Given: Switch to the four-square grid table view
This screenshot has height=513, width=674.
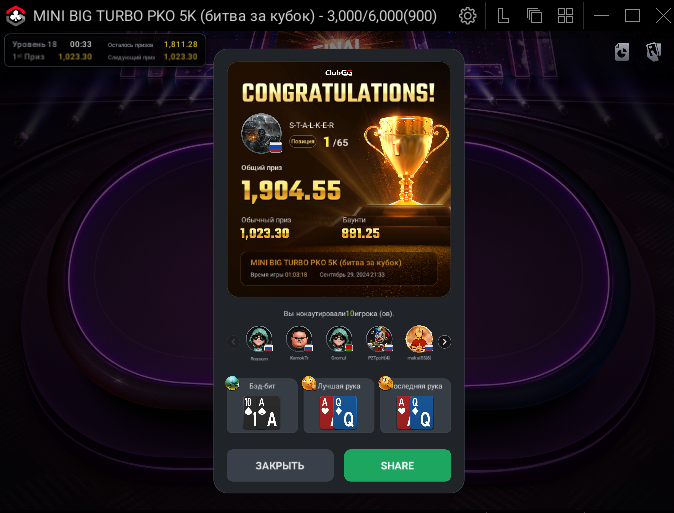Looking at the screenshot, I should pos(565,16).
